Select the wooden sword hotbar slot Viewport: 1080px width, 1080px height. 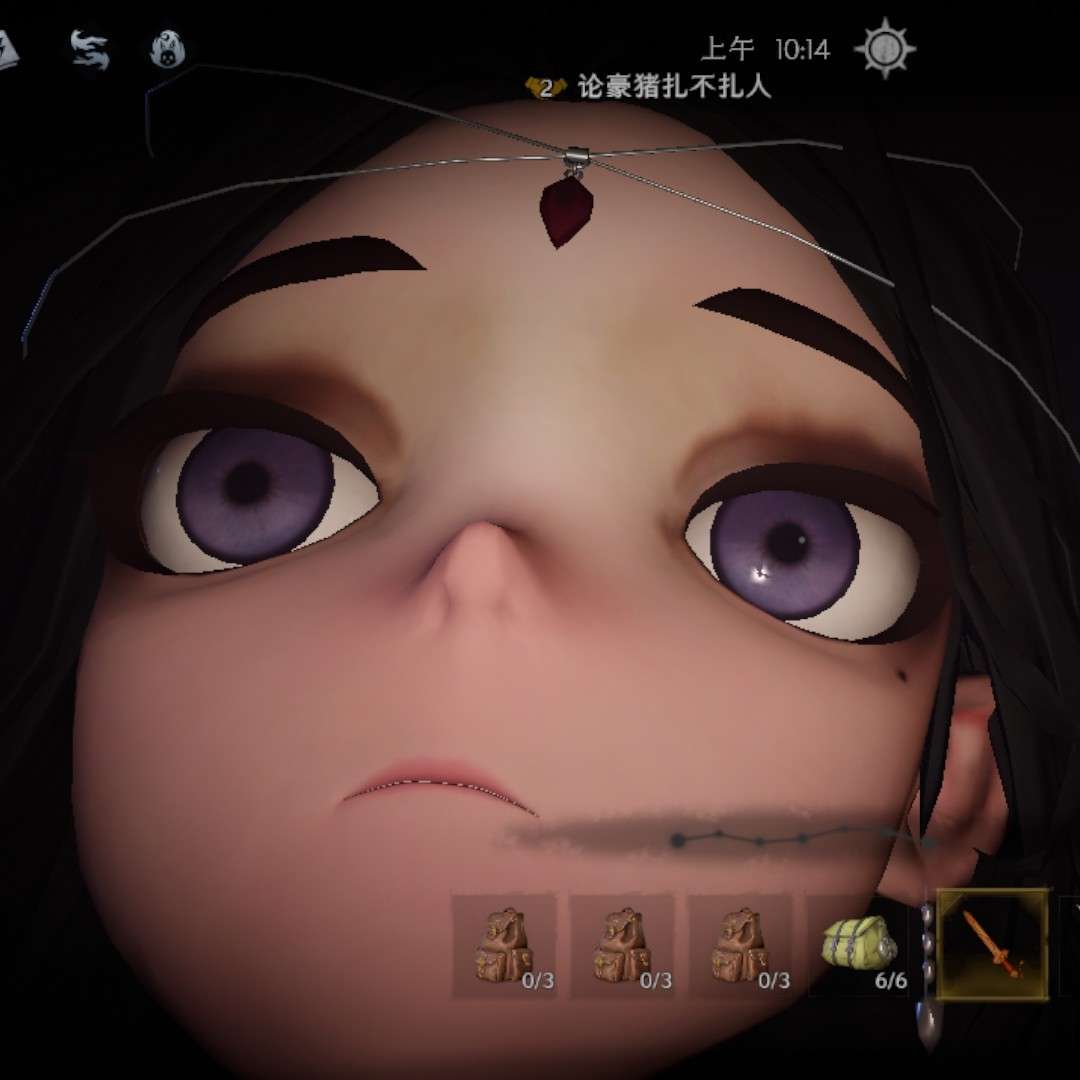(x=992, y=944)
